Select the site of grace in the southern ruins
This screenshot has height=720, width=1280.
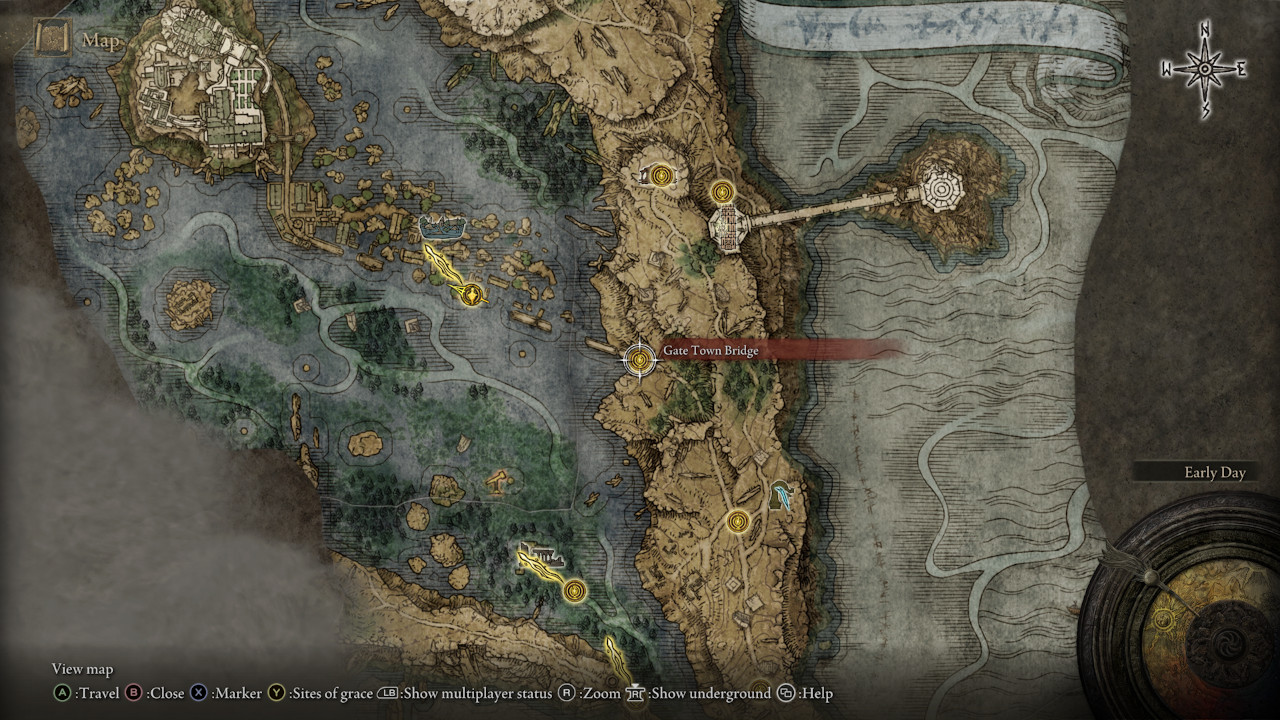[x=740, y=522]
